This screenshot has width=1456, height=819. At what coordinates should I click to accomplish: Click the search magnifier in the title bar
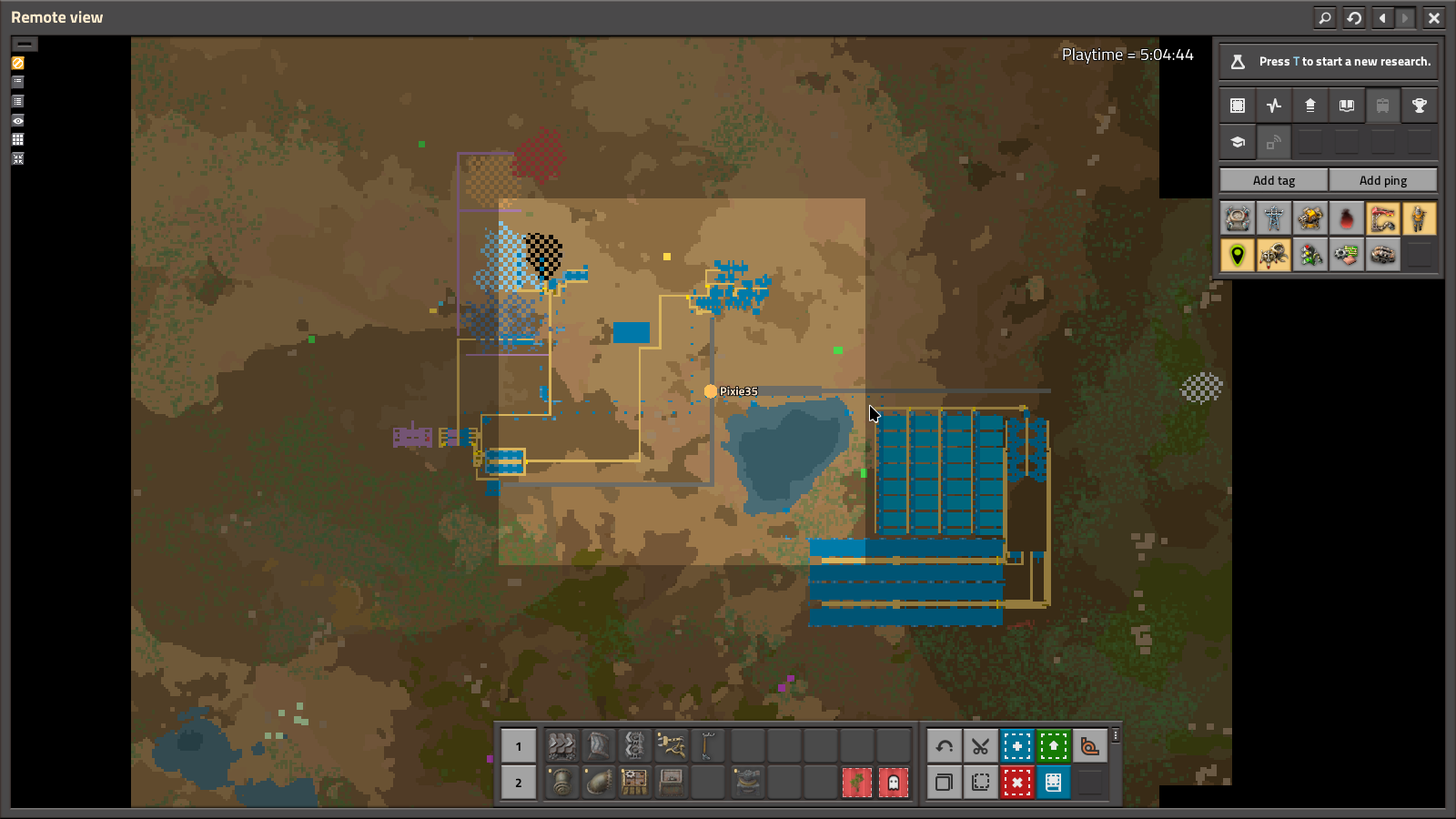pyautogui.click(x=1326, y=17)
